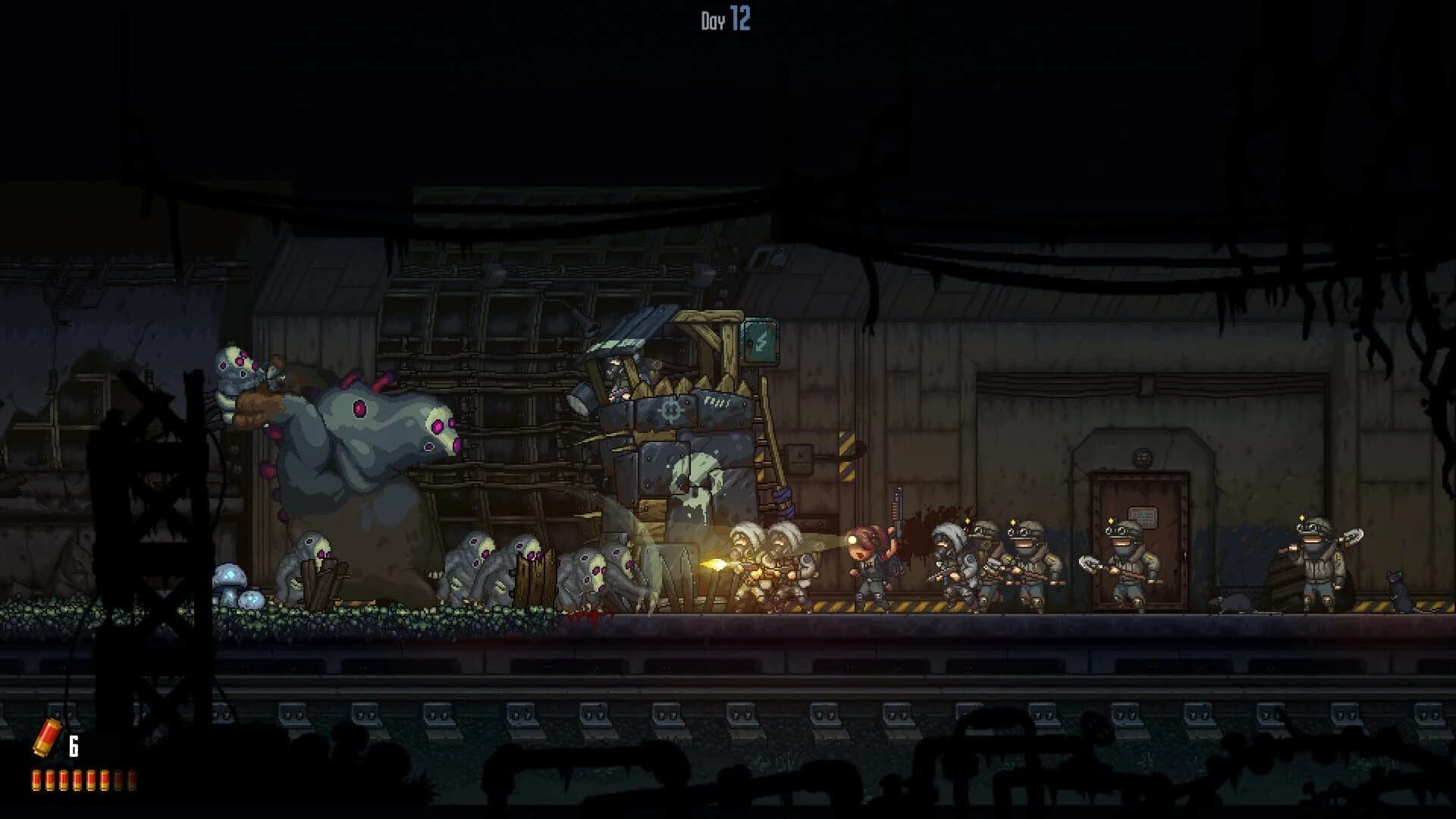Click the lightning bolt sign on the vehicle cab
Screen dimensions: 1456x819
761,340
